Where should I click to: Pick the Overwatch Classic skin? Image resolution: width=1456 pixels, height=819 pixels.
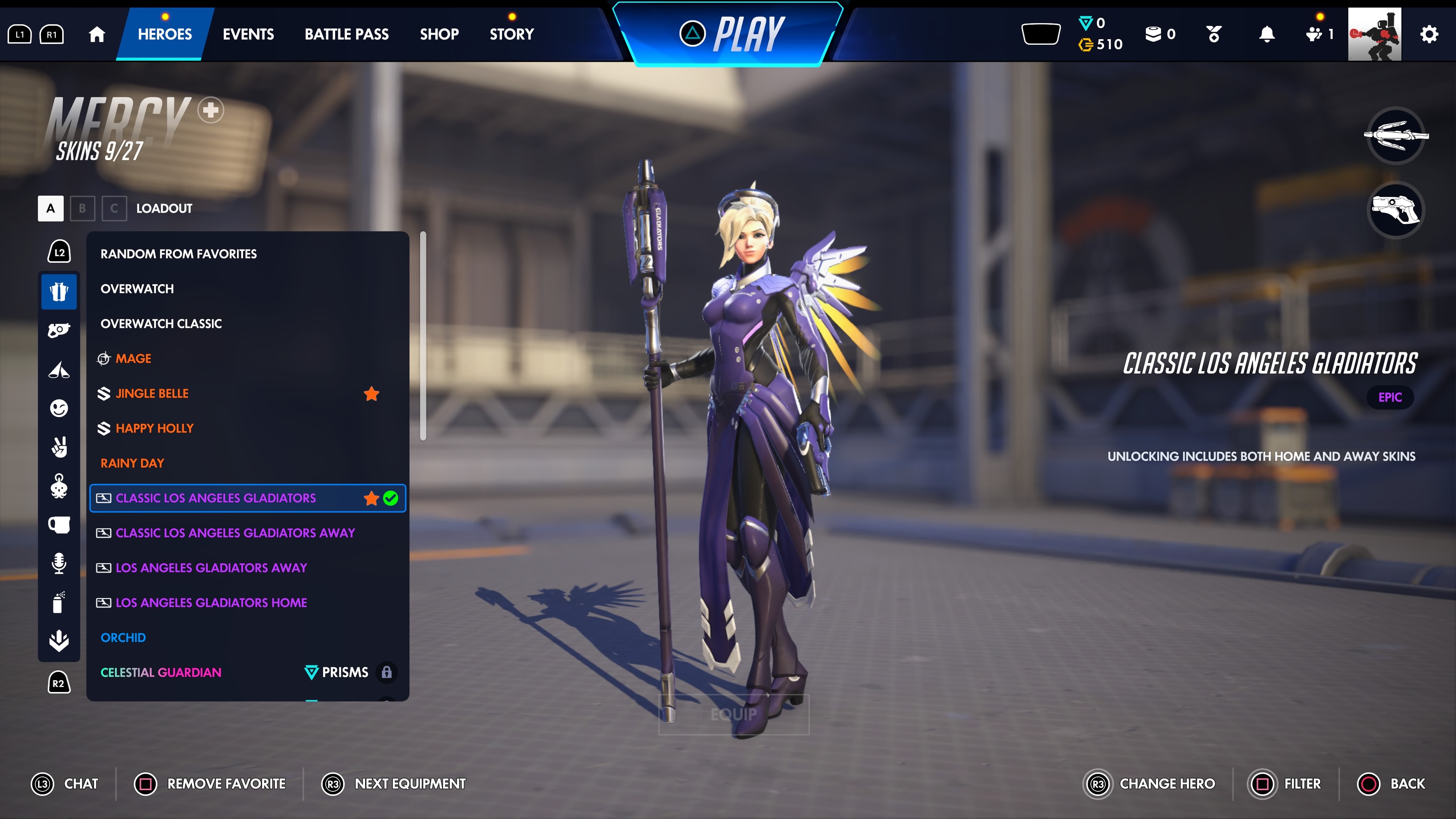click(x=161, y=323)
